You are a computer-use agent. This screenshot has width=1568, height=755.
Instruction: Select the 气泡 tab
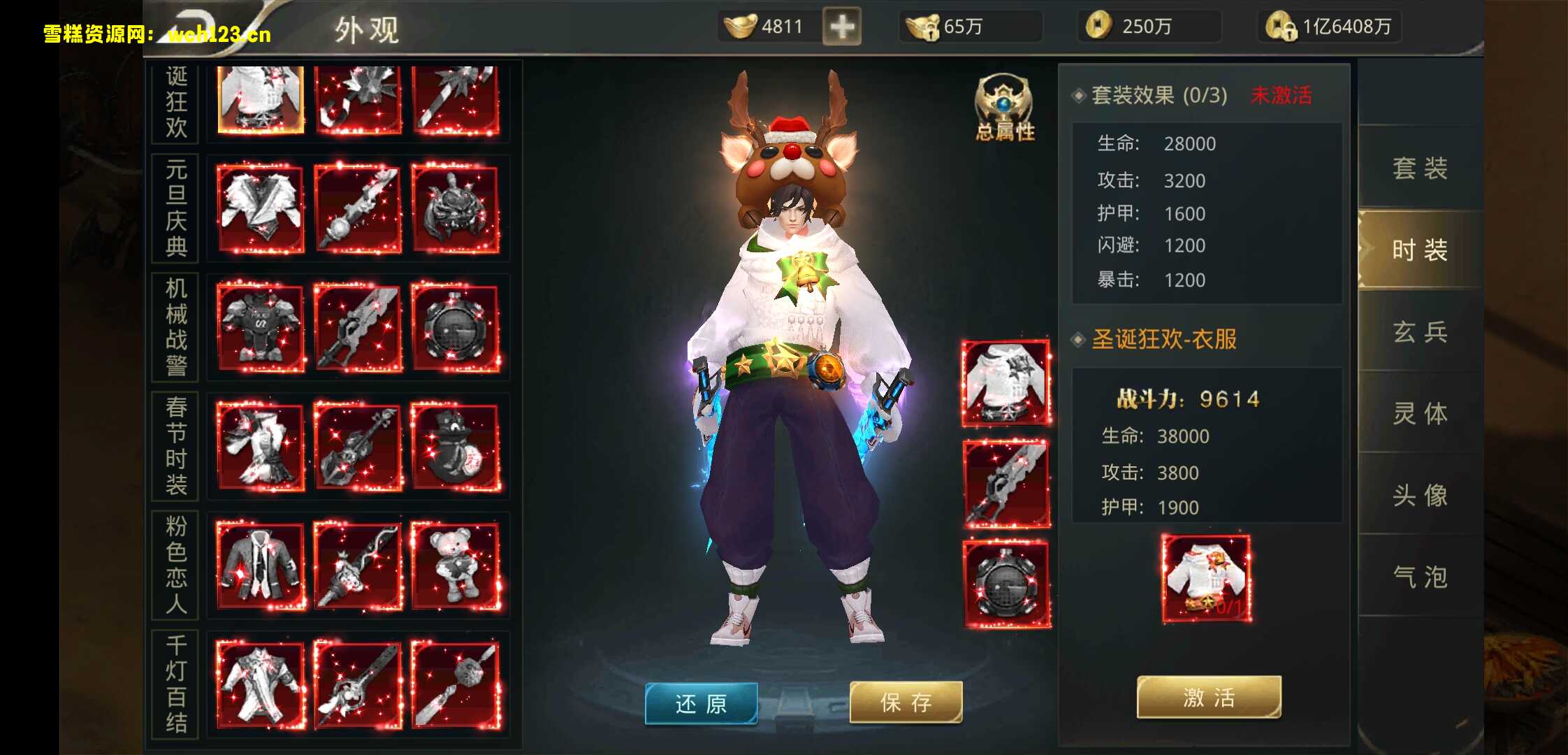[1420, 577]
